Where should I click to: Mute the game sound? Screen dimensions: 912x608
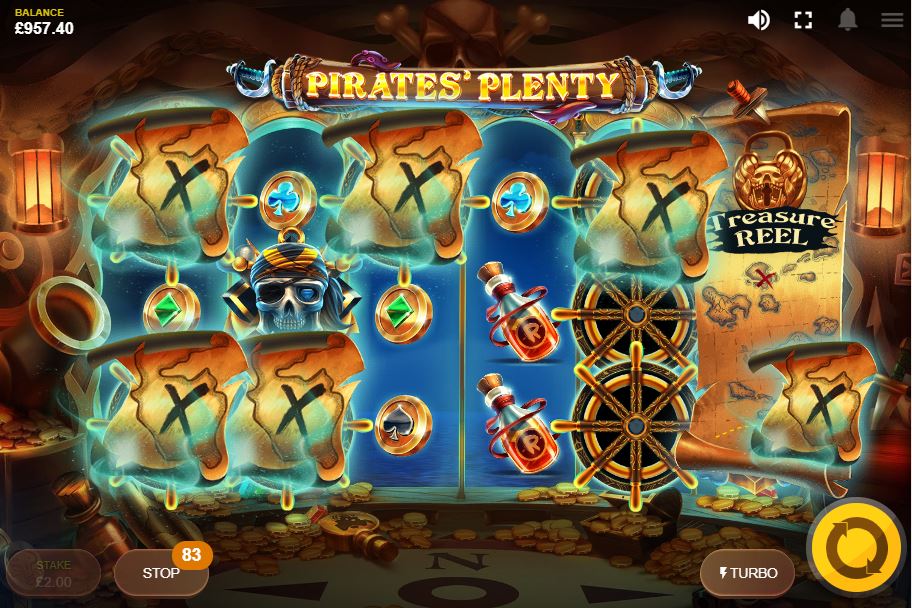pos(759,20)
